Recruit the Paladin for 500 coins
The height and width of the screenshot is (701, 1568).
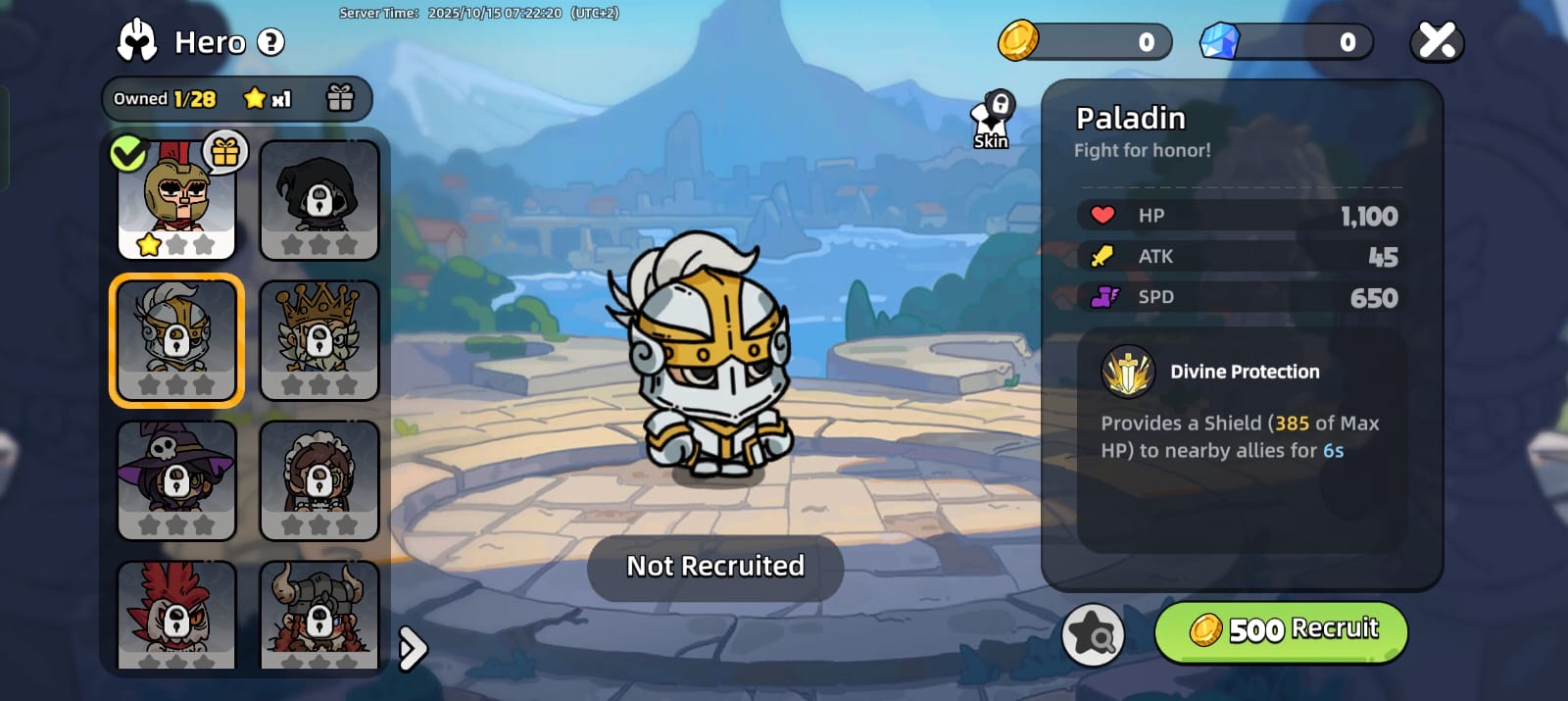tap(1281, 630)
